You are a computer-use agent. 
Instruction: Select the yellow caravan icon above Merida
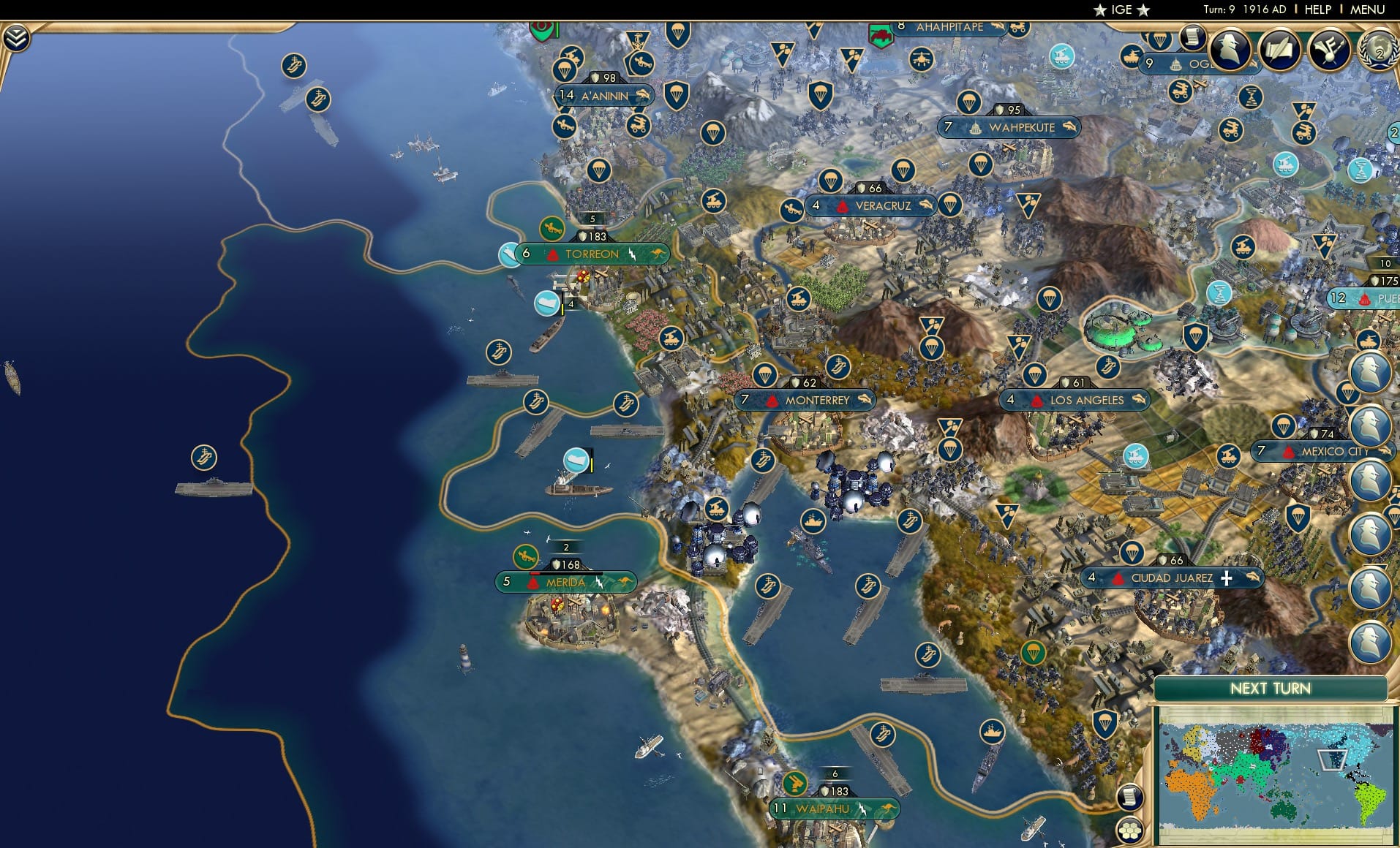click(526, 556)
